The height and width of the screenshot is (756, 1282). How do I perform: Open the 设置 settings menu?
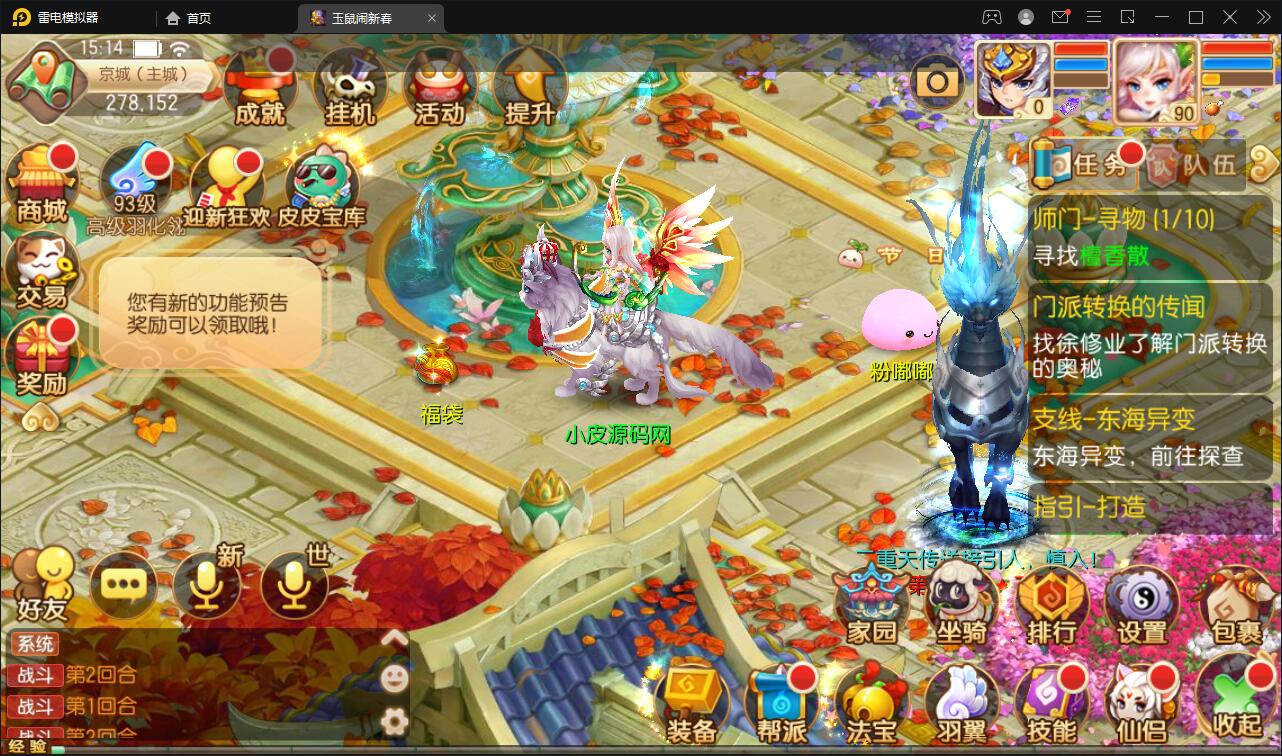(1142, 604)
